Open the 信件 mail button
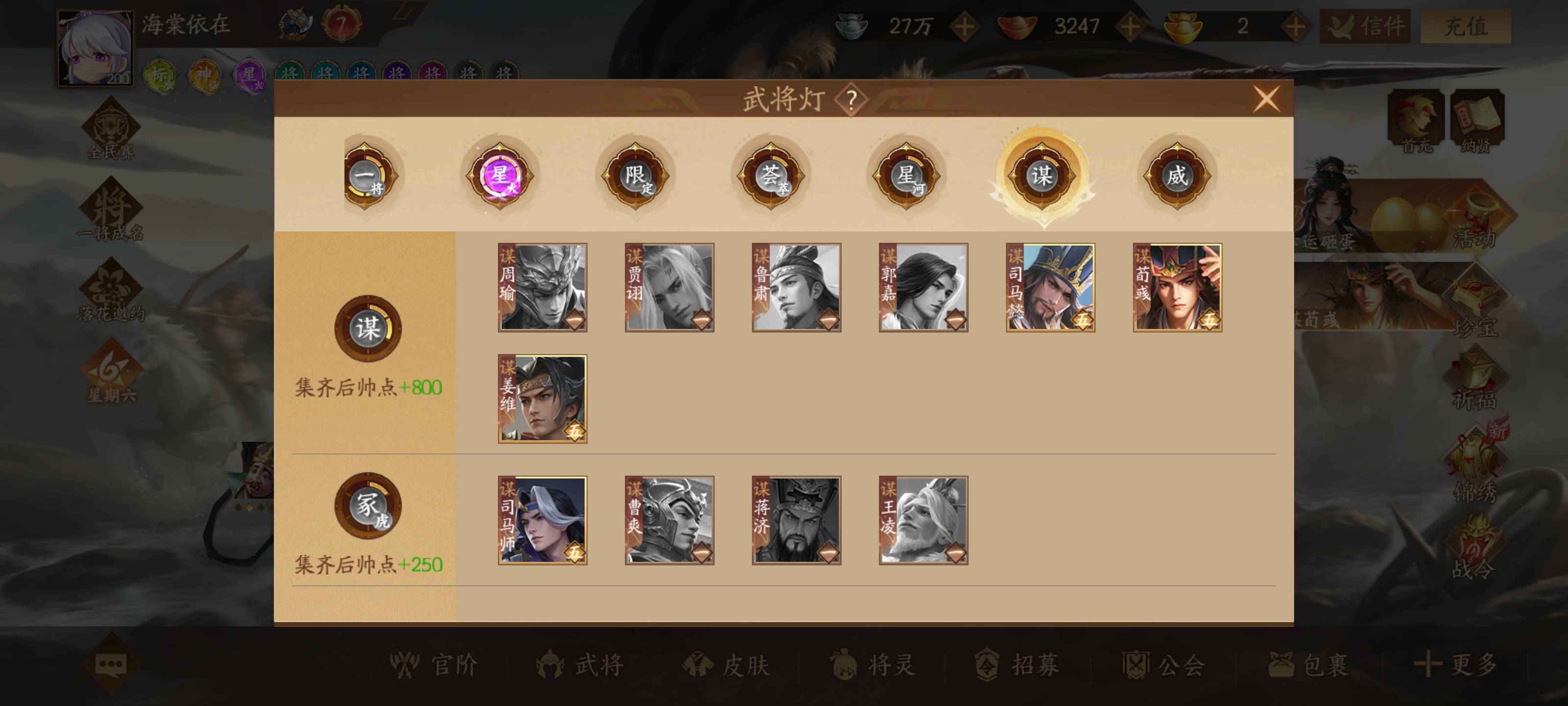The image size is (1568, 706). click(1365, 26)
